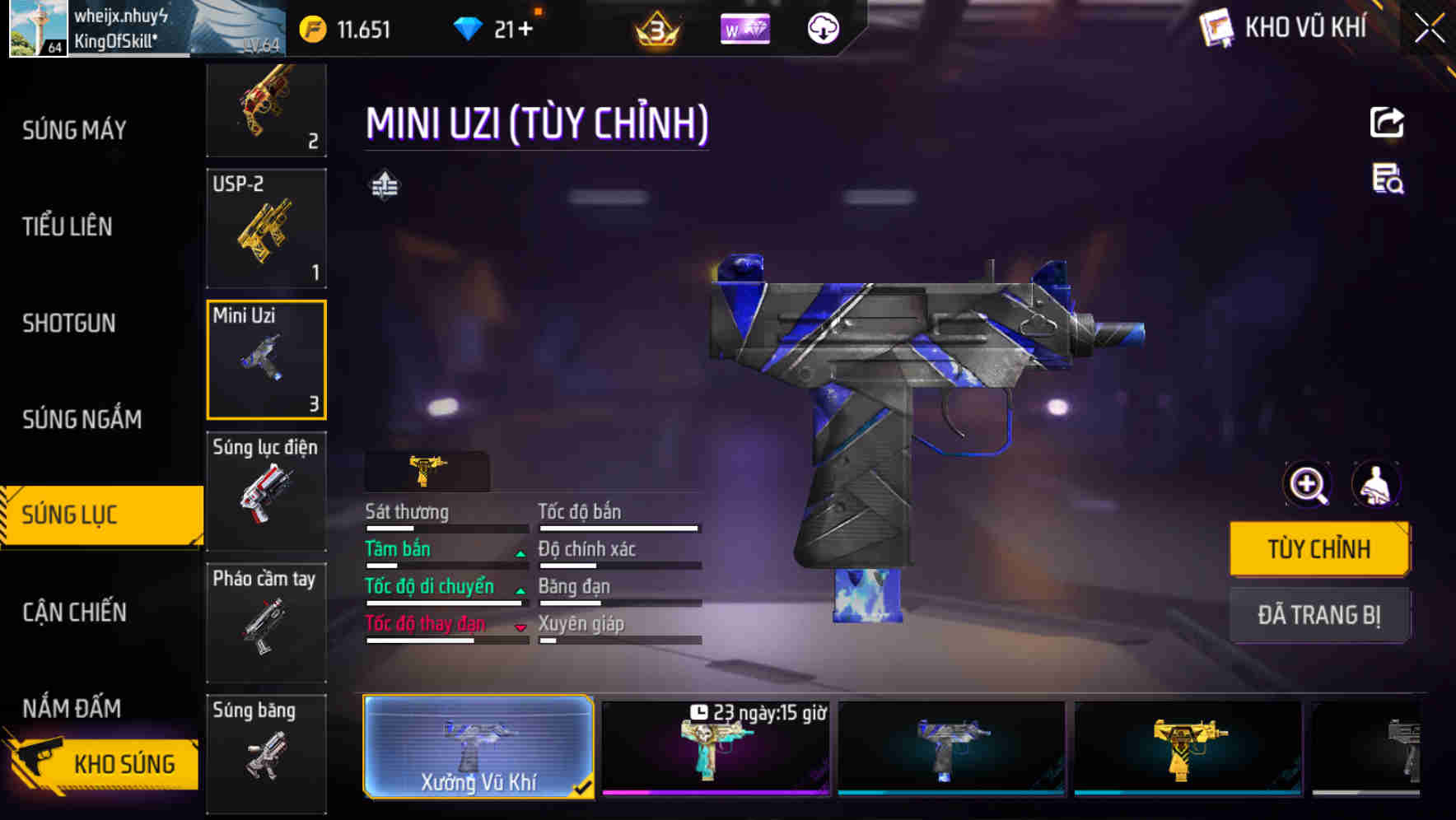Open the TIỂU LIÊN weapon category
1456x820 pixels.
68,226
